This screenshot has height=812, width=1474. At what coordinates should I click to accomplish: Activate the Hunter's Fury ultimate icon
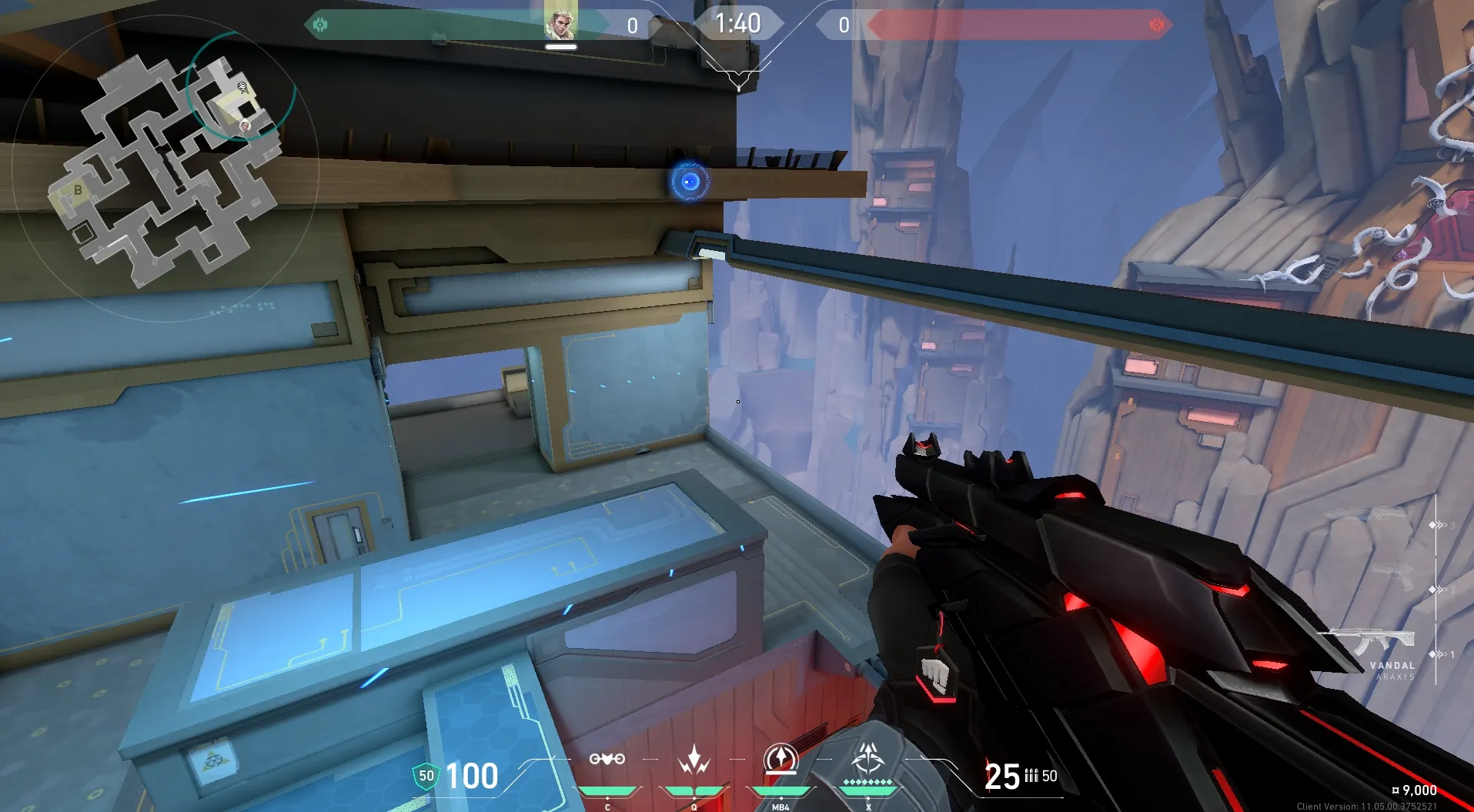868,760
